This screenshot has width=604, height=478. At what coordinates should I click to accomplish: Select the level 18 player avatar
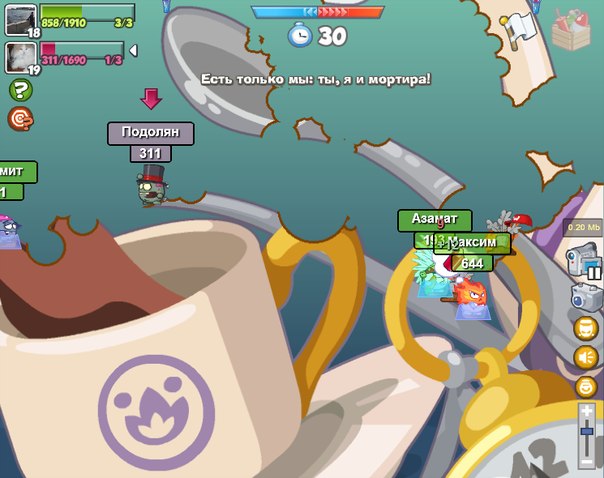tap(21, 18)
